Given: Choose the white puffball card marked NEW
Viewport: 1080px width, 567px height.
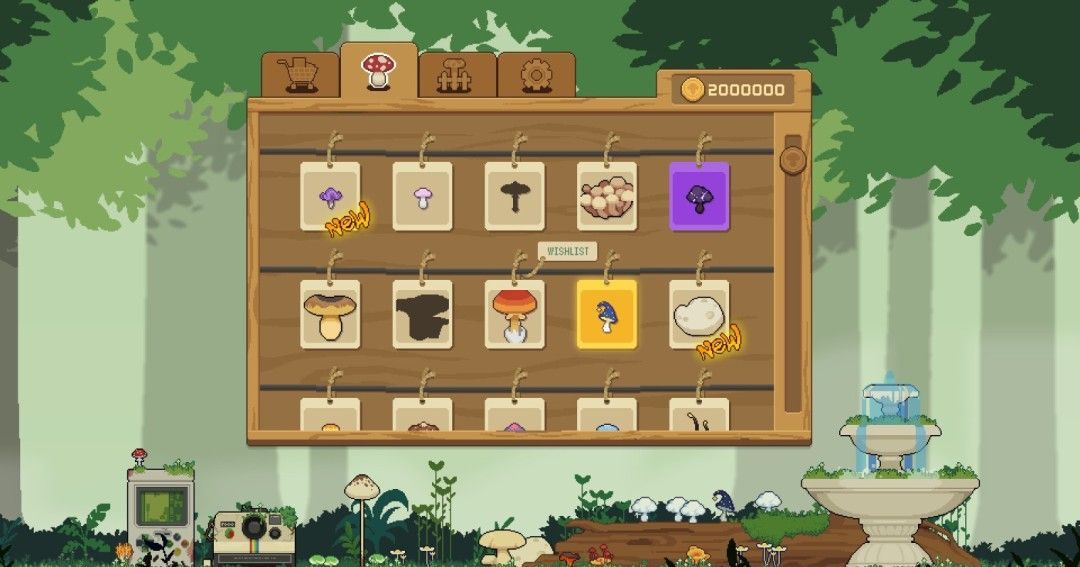Looking at the screenshot, I should [698, 314].
